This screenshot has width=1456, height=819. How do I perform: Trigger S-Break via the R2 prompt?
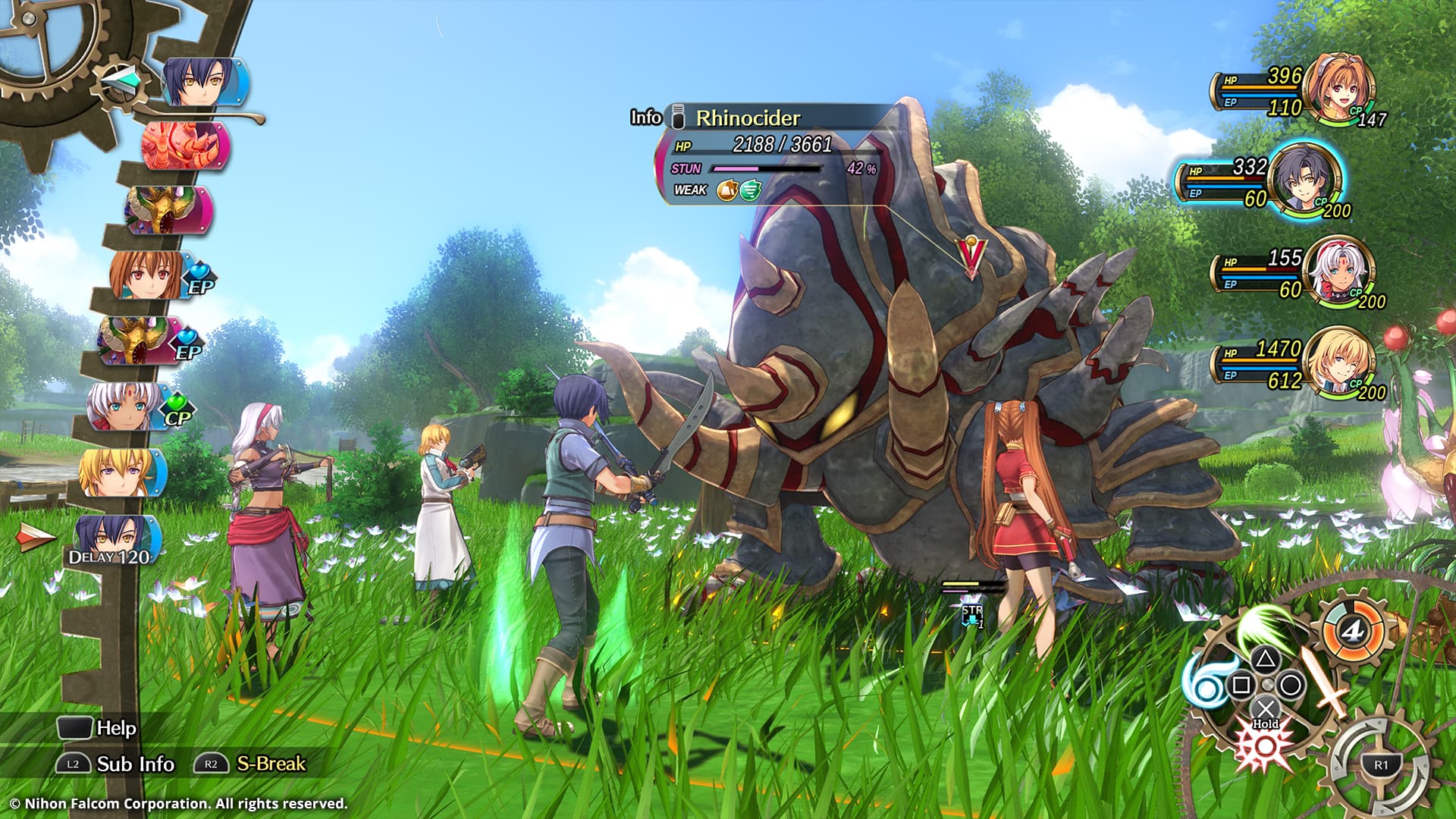tap(212, 765)
